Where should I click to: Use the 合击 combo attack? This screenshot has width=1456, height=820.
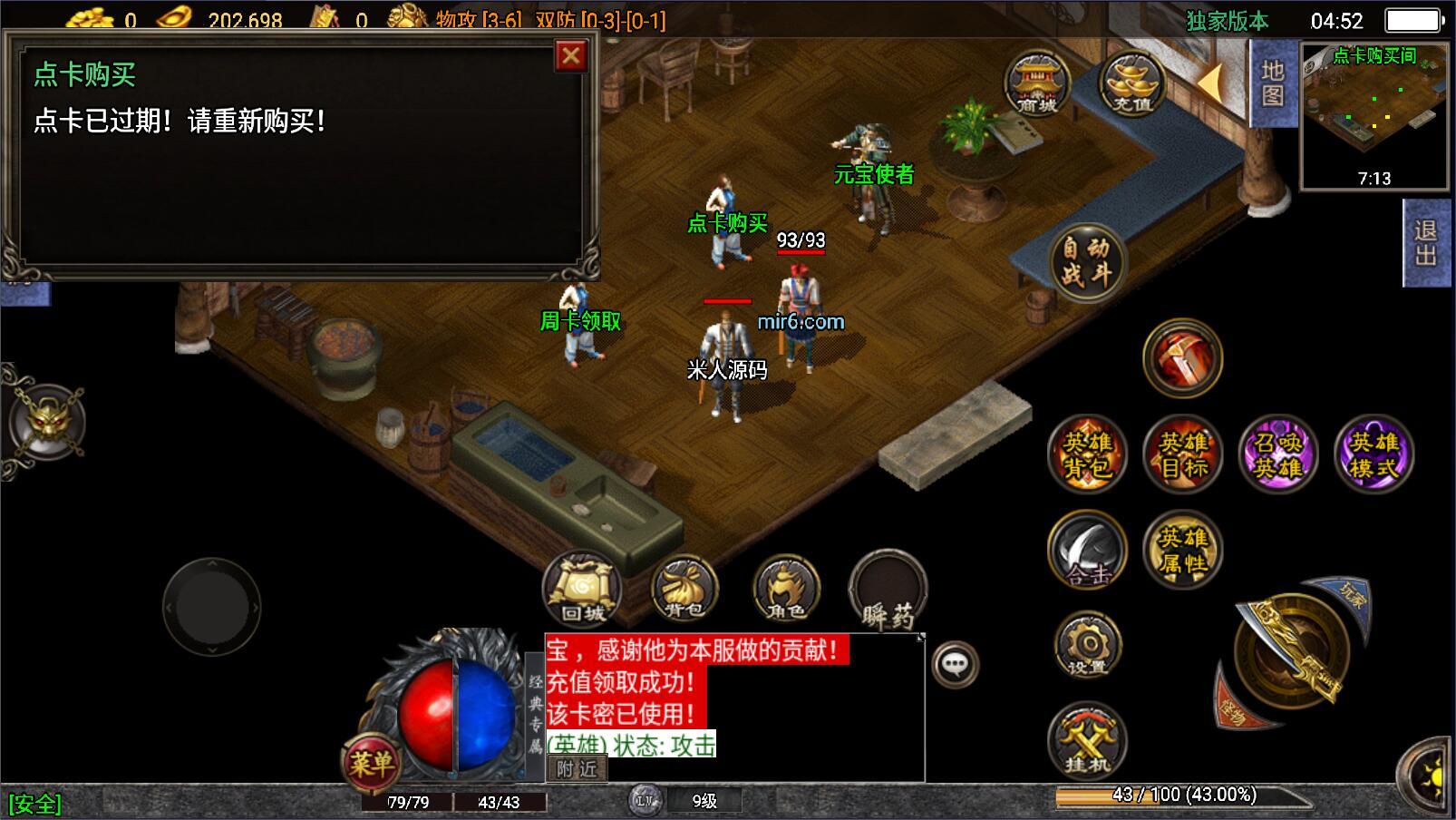[x=1087, y=550]
